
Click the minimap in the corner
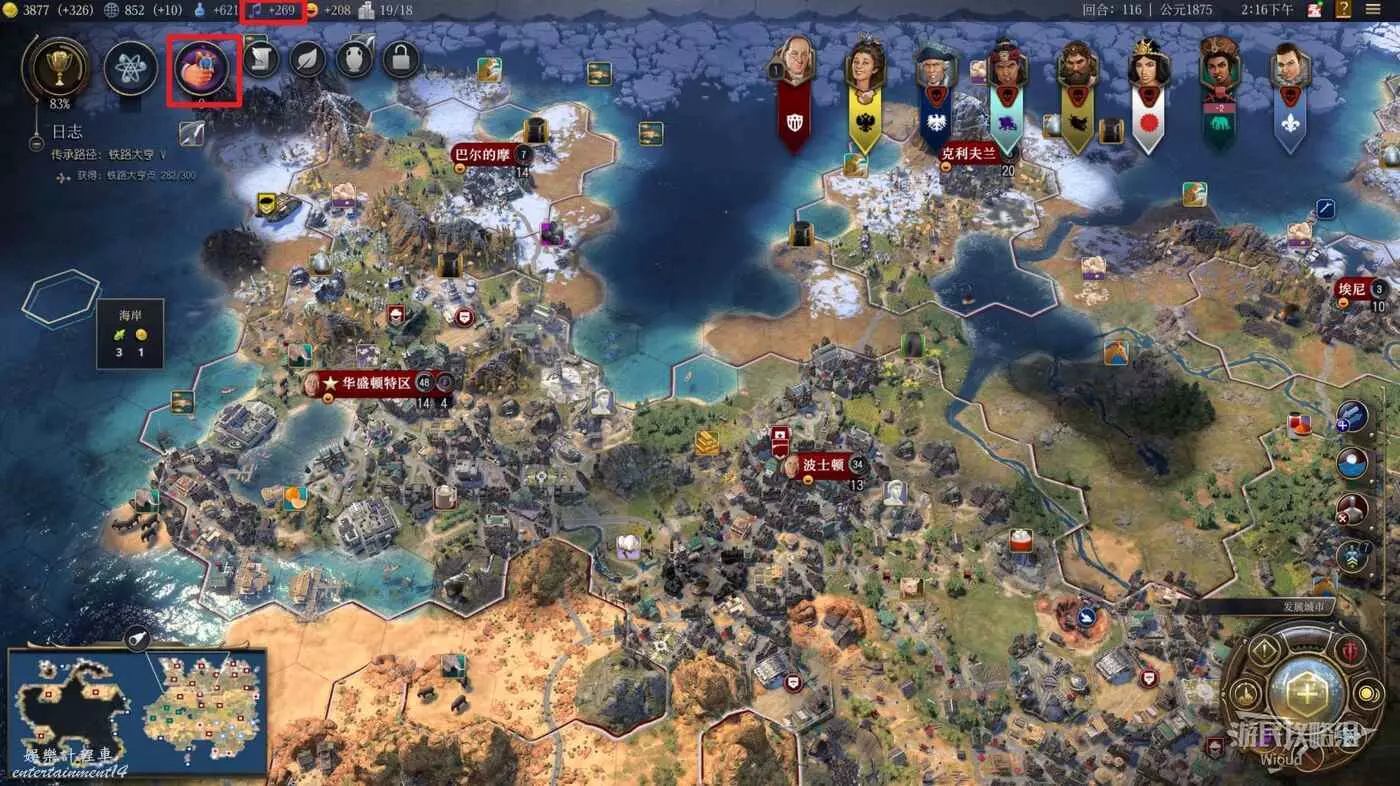(137, 713)
